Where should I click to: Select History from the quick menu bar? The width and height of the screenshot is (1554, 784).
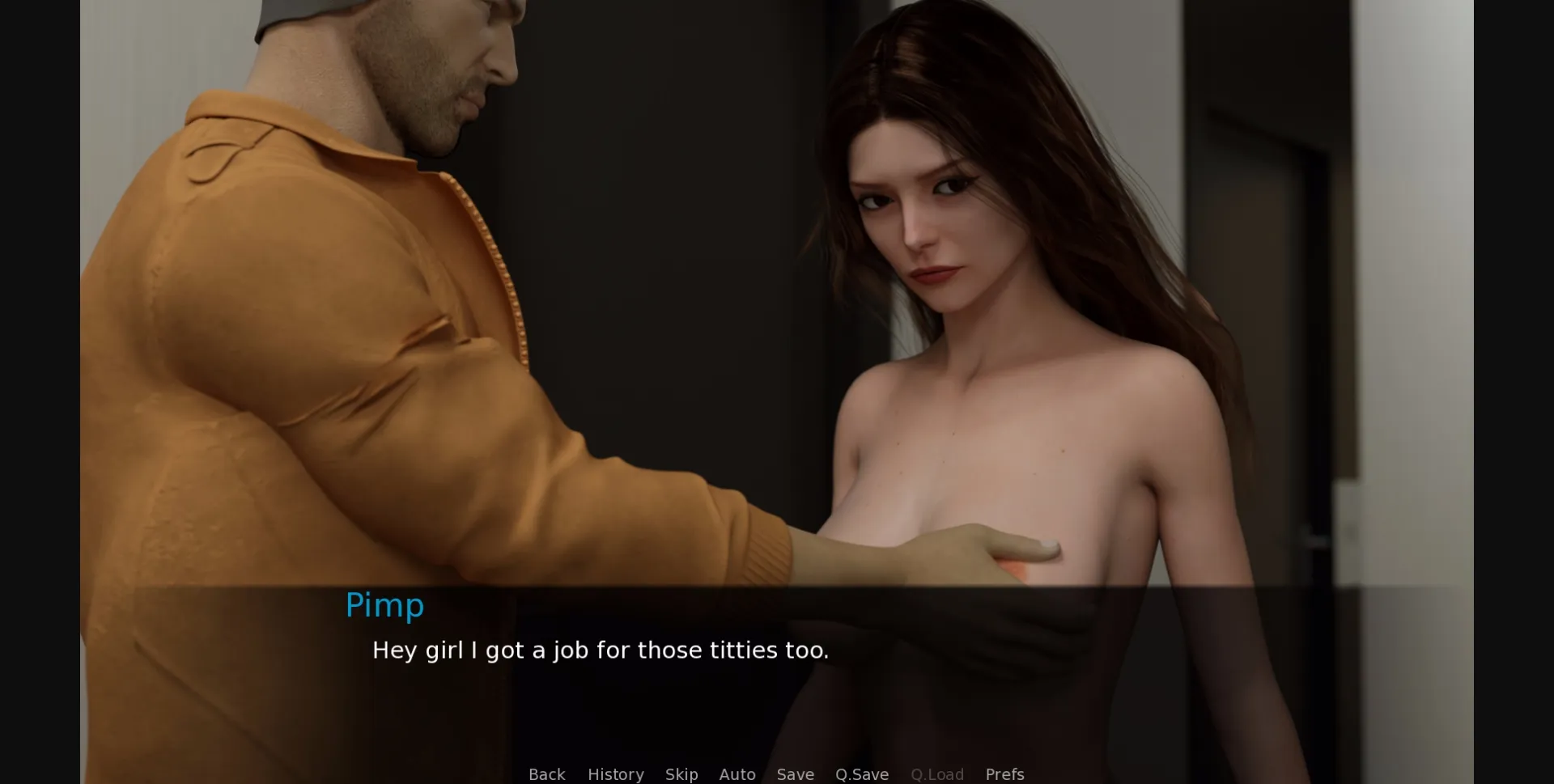tap(616, 774)
